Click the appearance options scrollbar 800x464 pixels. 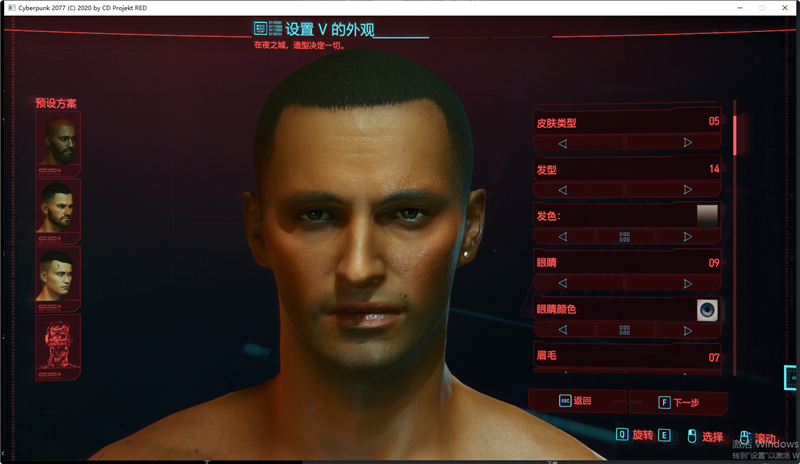[736, 135]
